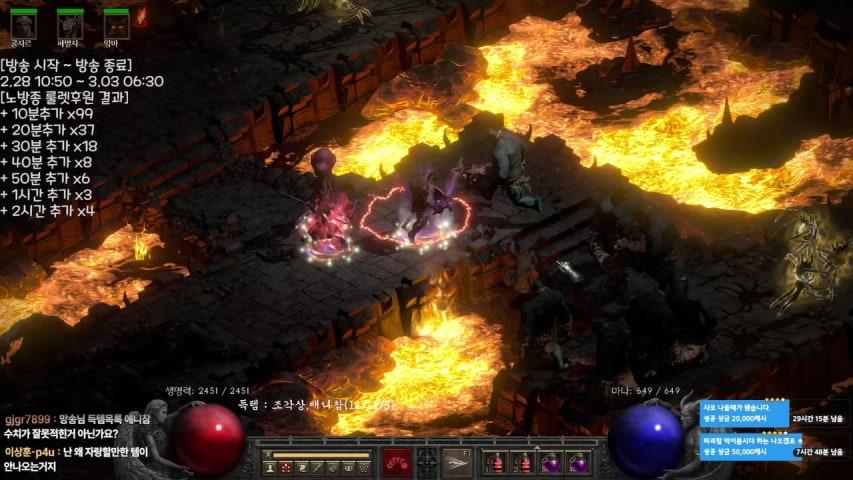Open the left-click skill selector (red icon)
Screen dimensions: 853x480
(397, 461)
